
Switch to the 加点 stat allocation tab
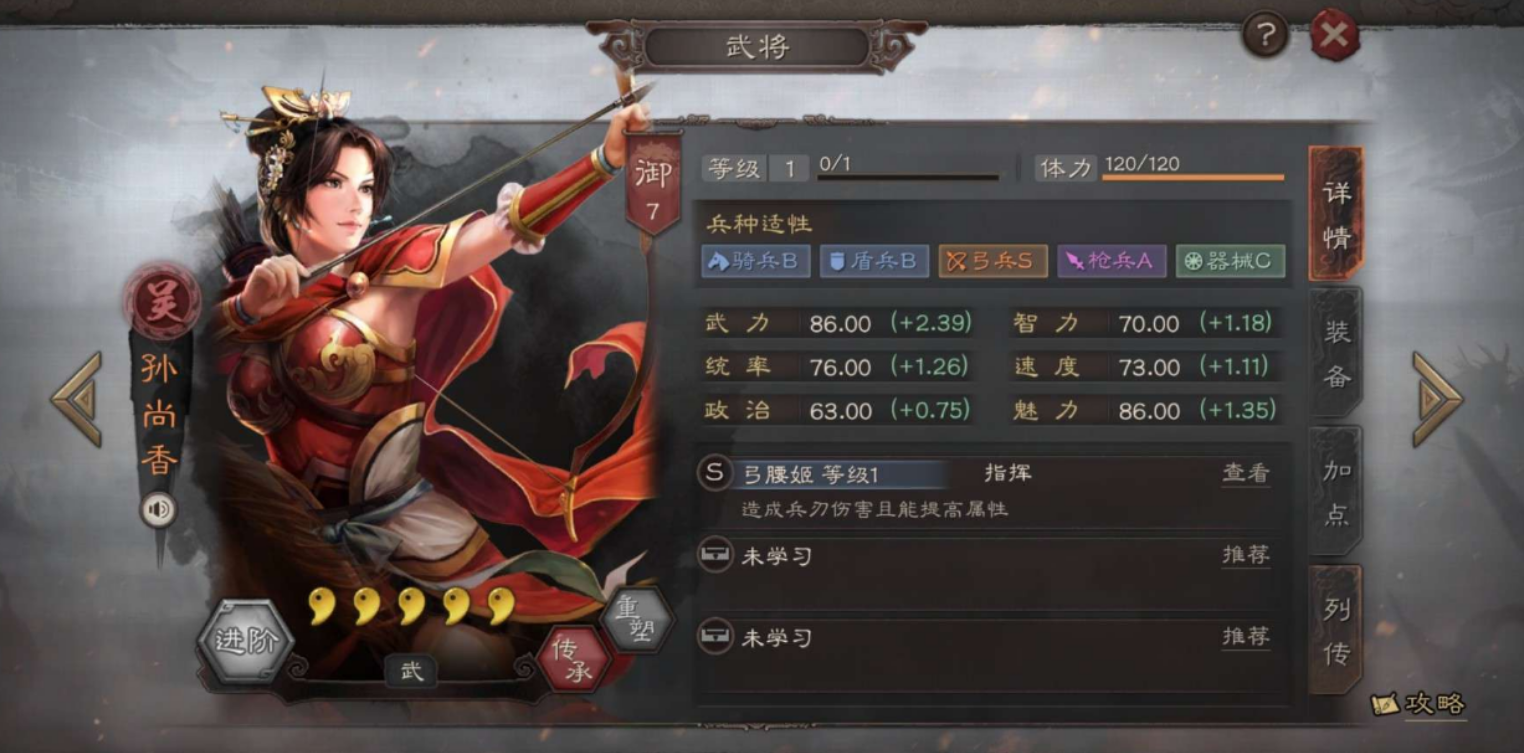[1334, 487]
